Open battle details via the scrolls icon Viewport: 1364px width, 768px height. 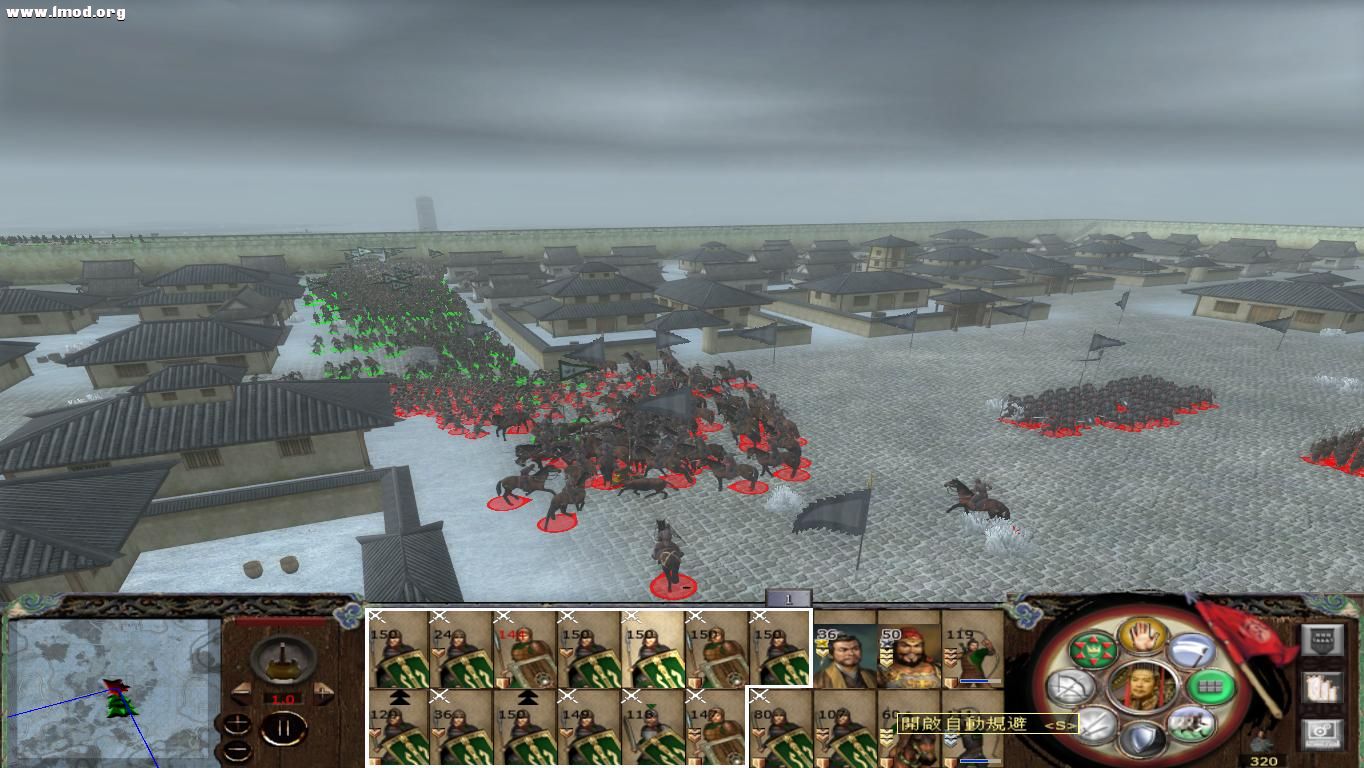click(1322, 687)
